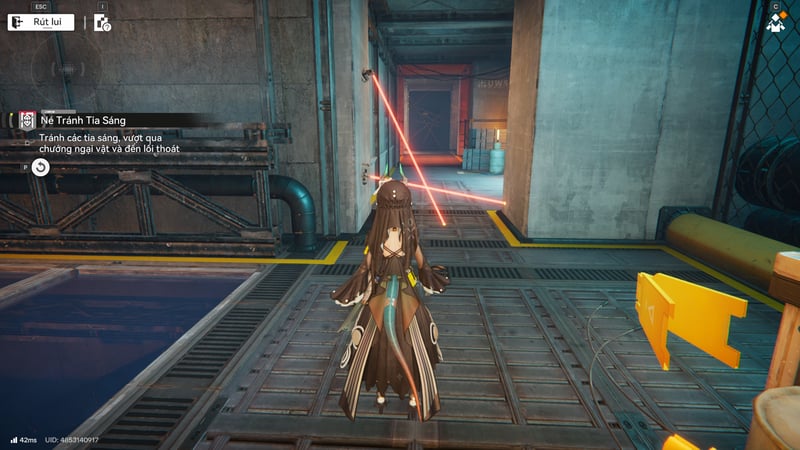This screenshot has height=450, width=800.
Task: Open the character menu icon
Action: pyautogui.click(x=775, y=23)
